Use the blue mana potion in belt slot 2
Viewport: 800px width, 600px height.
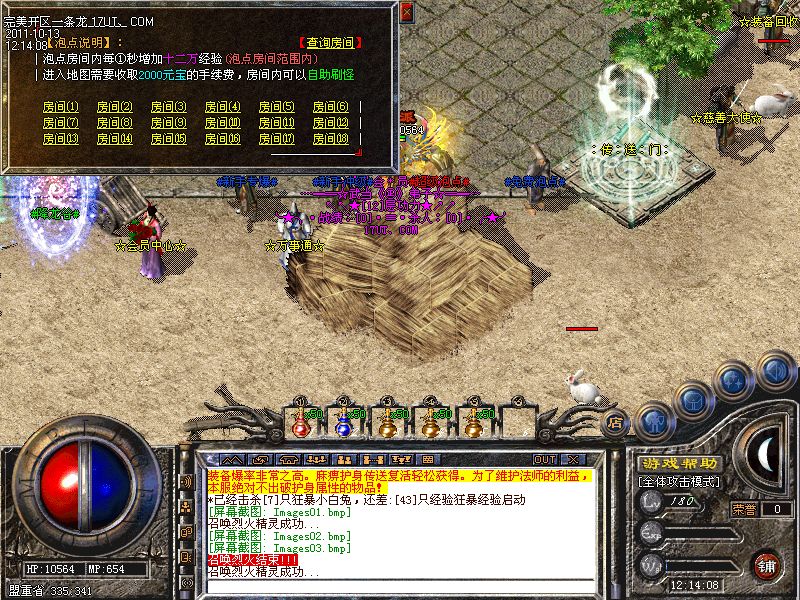coord(343,423)
